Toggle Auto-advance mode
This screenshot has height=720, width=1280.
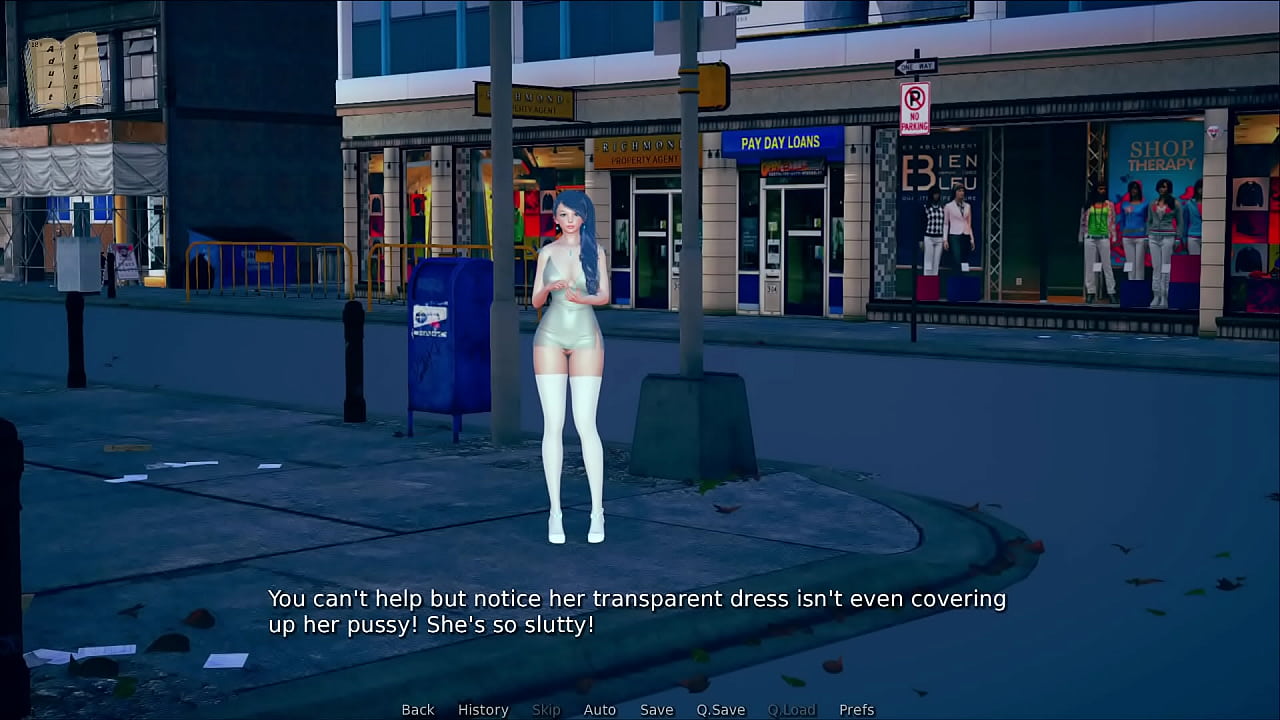[x=600, y=710]
